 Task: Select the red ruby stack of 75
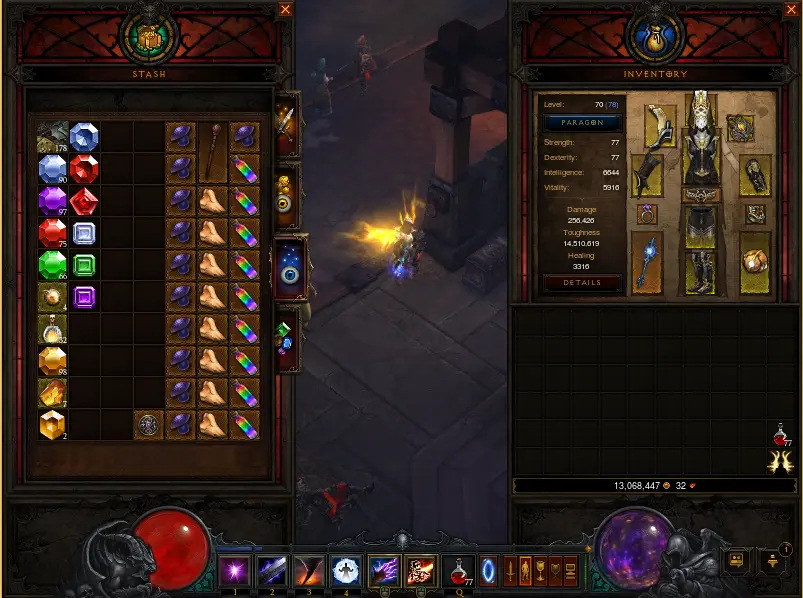coord(52,233)
